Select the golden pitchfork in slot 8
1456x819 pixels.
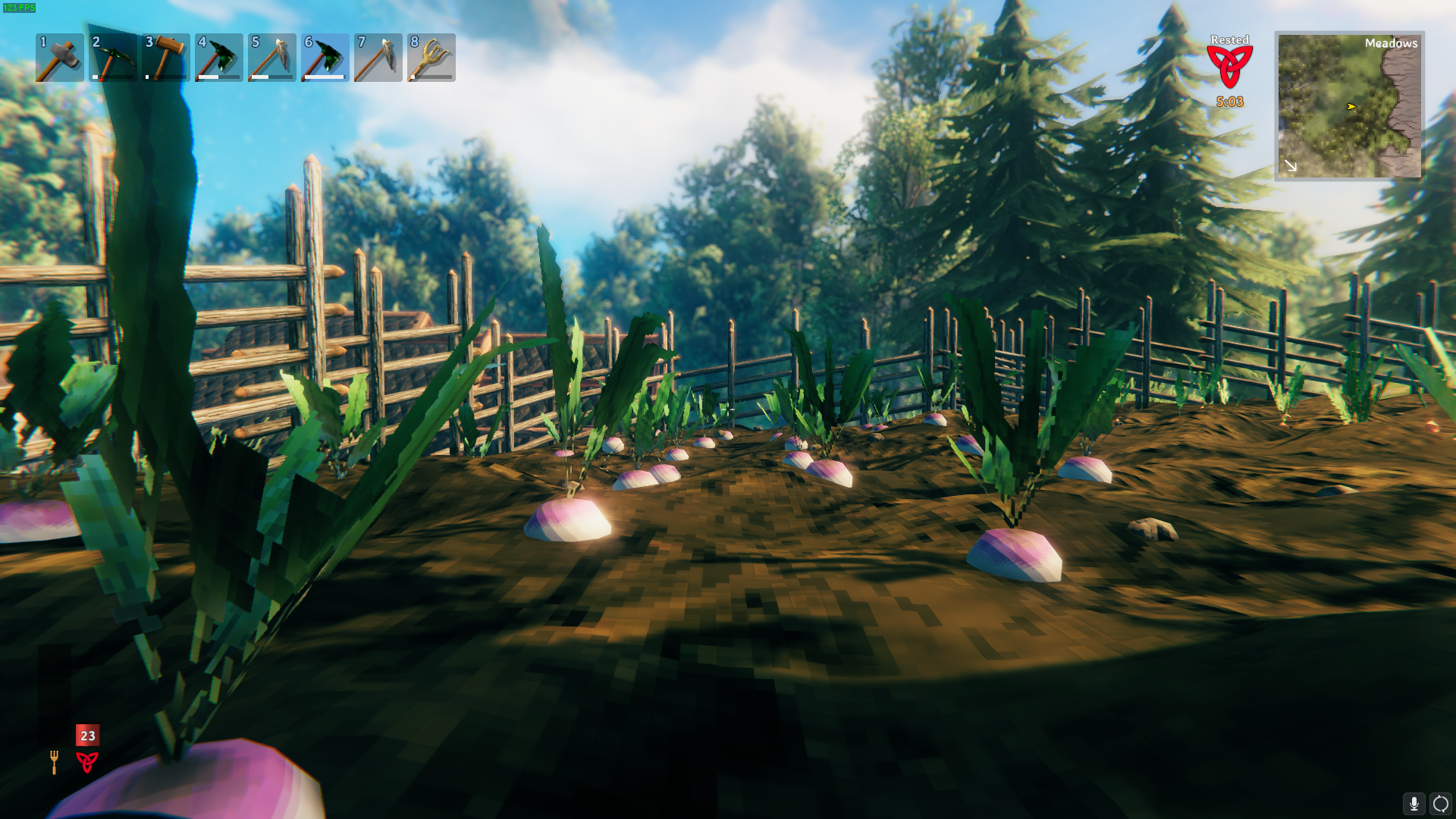pyautogui.click(x=431, y=58)
